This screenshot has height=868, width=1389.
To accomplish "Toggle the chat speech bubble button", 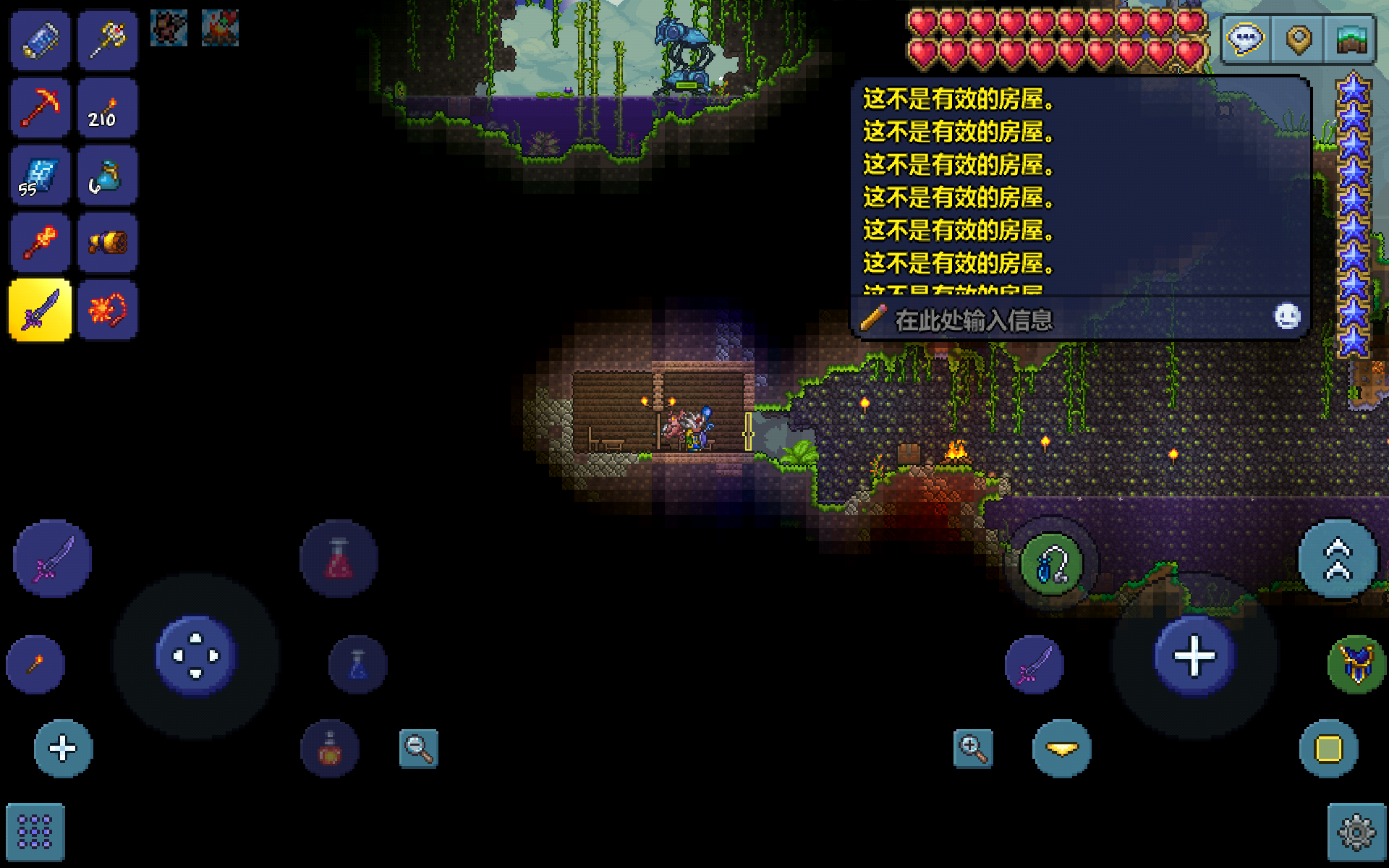I will (x=1245, y=39).
